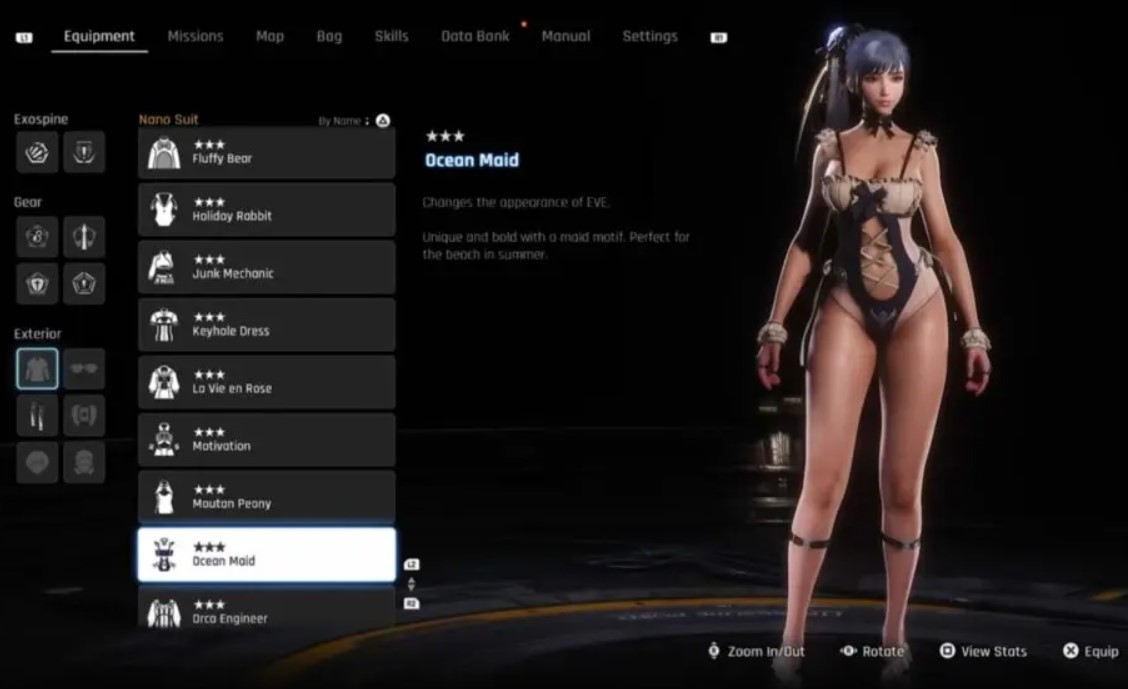Choose the Keyhole Dress nano suit
Image resolution: width=1128 pixels, height=689 pixels.
266,325
